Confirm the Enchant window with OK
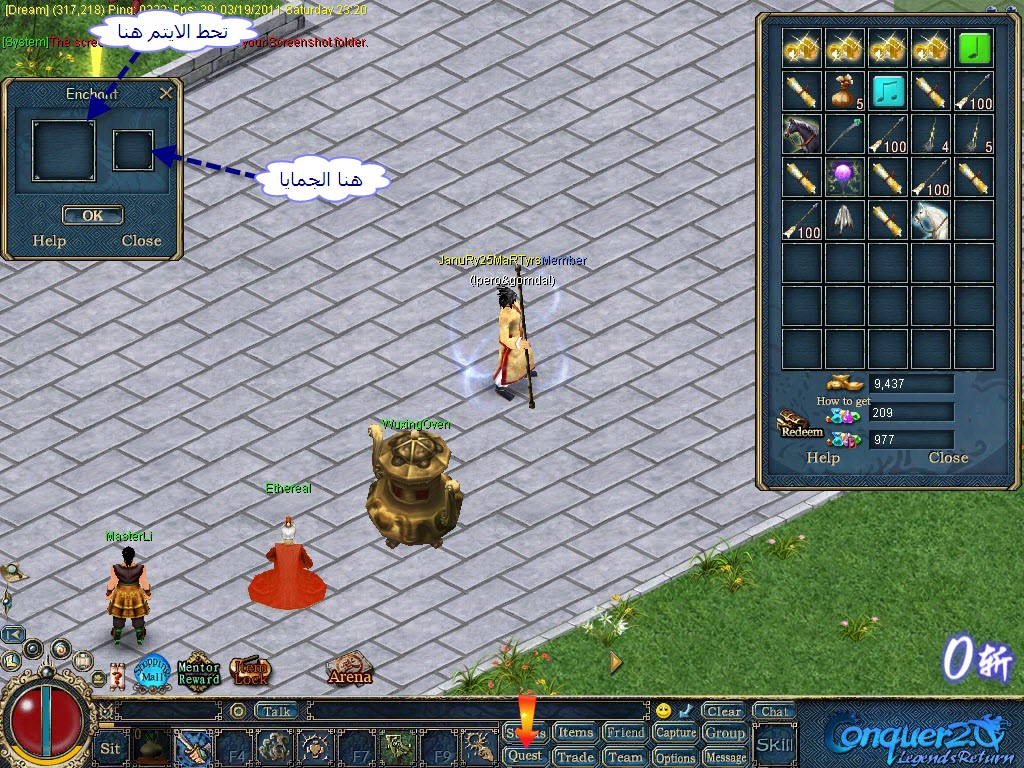 pos(92,215)
